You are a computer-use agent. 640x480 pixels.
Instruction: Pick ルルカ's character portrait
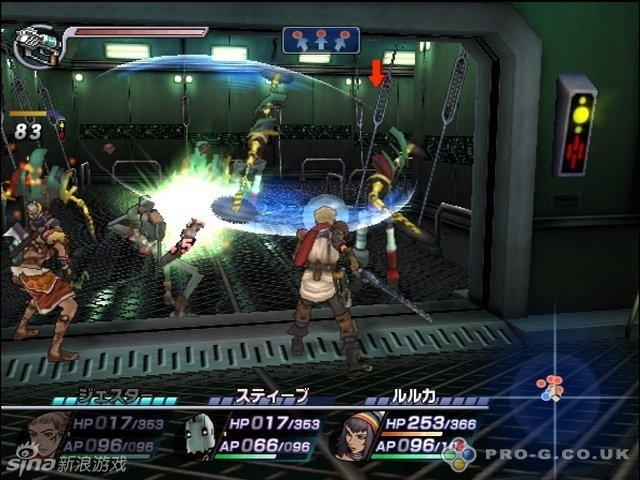351,436
